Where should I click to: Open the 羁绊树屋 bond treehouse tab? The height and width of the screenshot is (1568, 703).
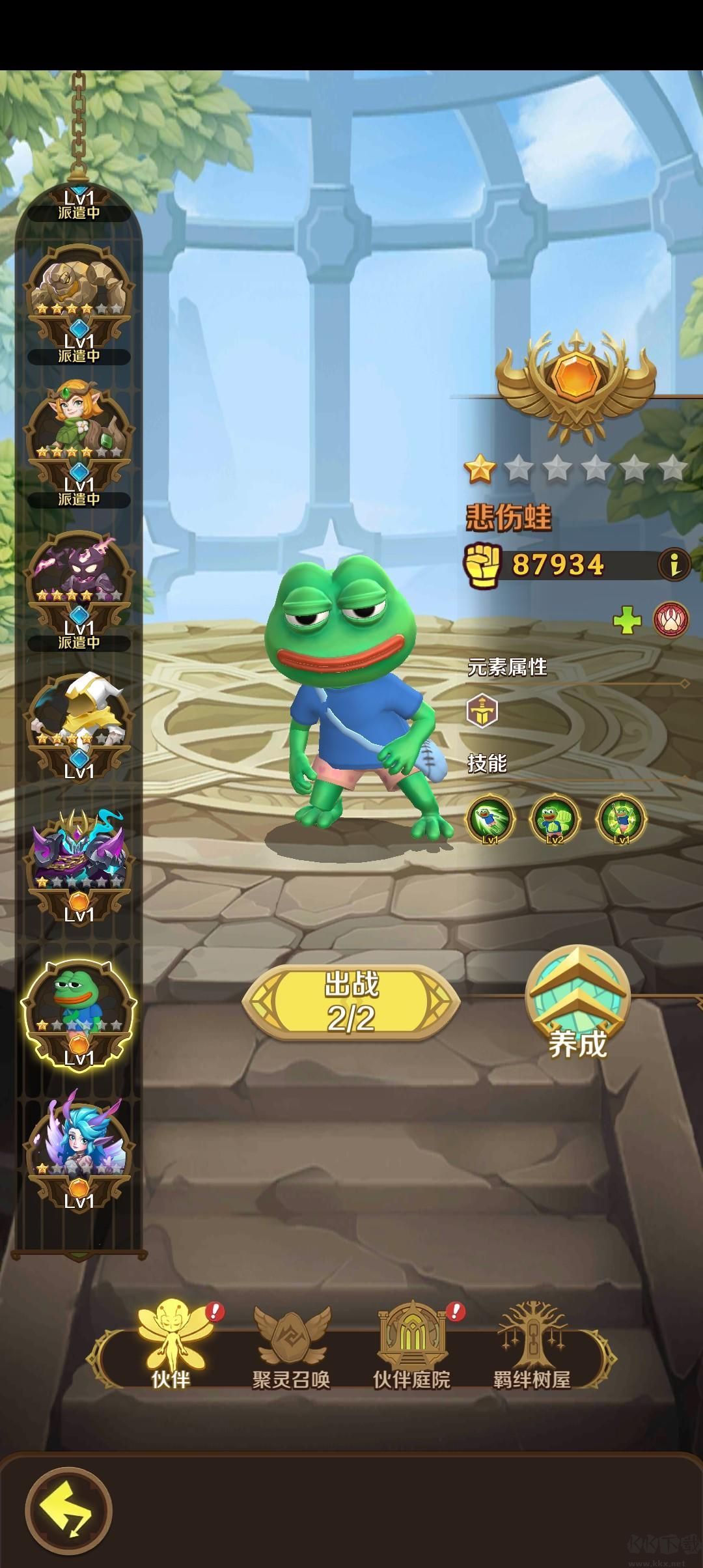tap(532, 1347)
